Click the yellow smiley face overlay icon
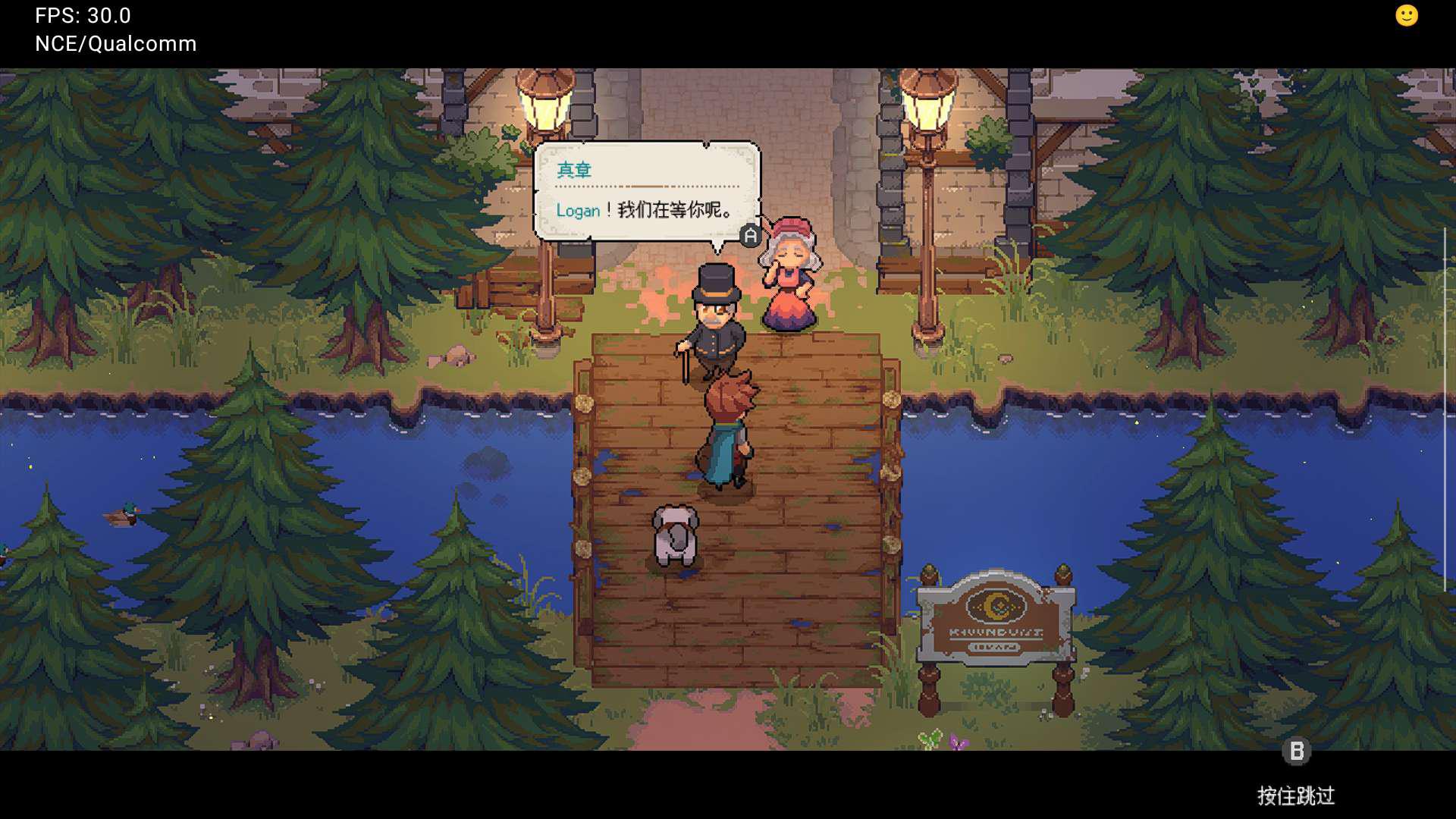Screen dimensions: 1456x819 tap(1406, 16)
